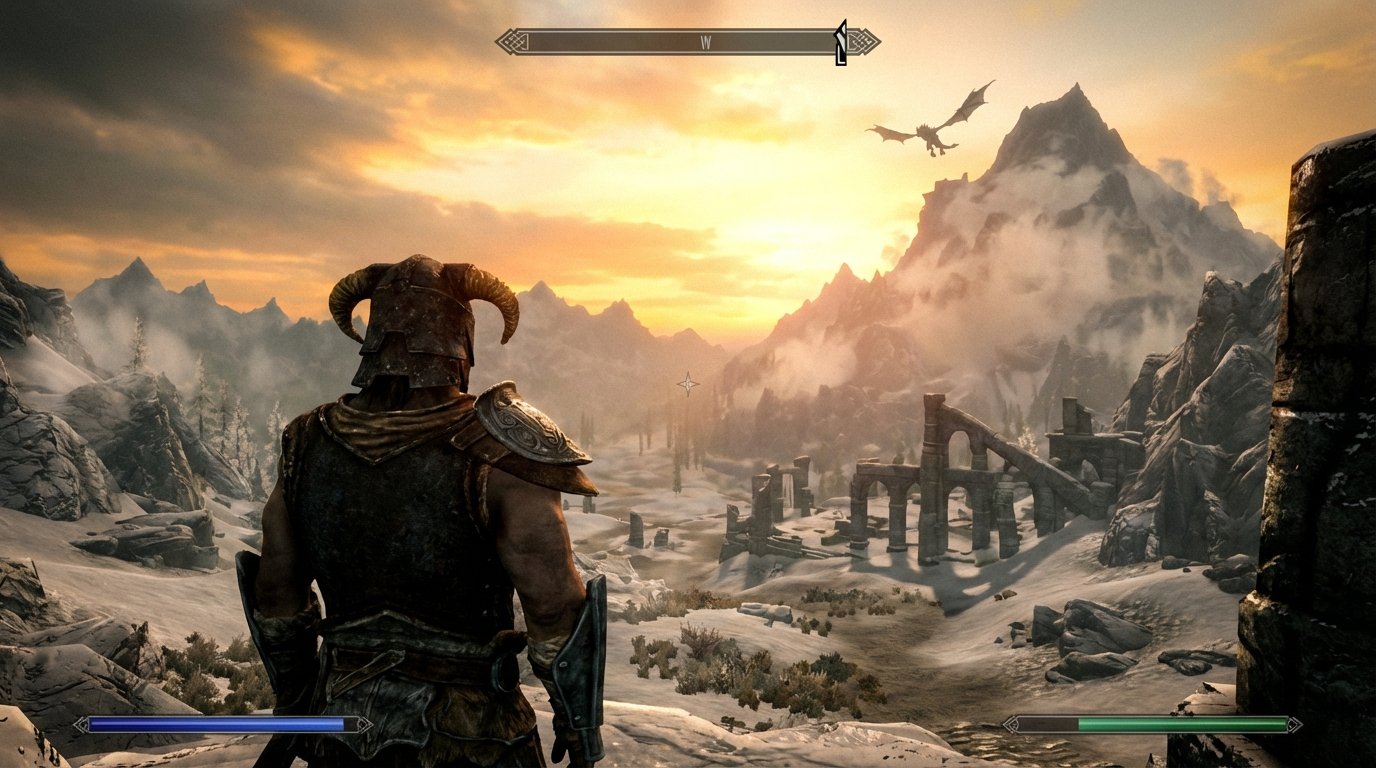This screenshot has width=1376, height=768.
Task: Click the left ornamental end of the compass bar
Action: 507,40
